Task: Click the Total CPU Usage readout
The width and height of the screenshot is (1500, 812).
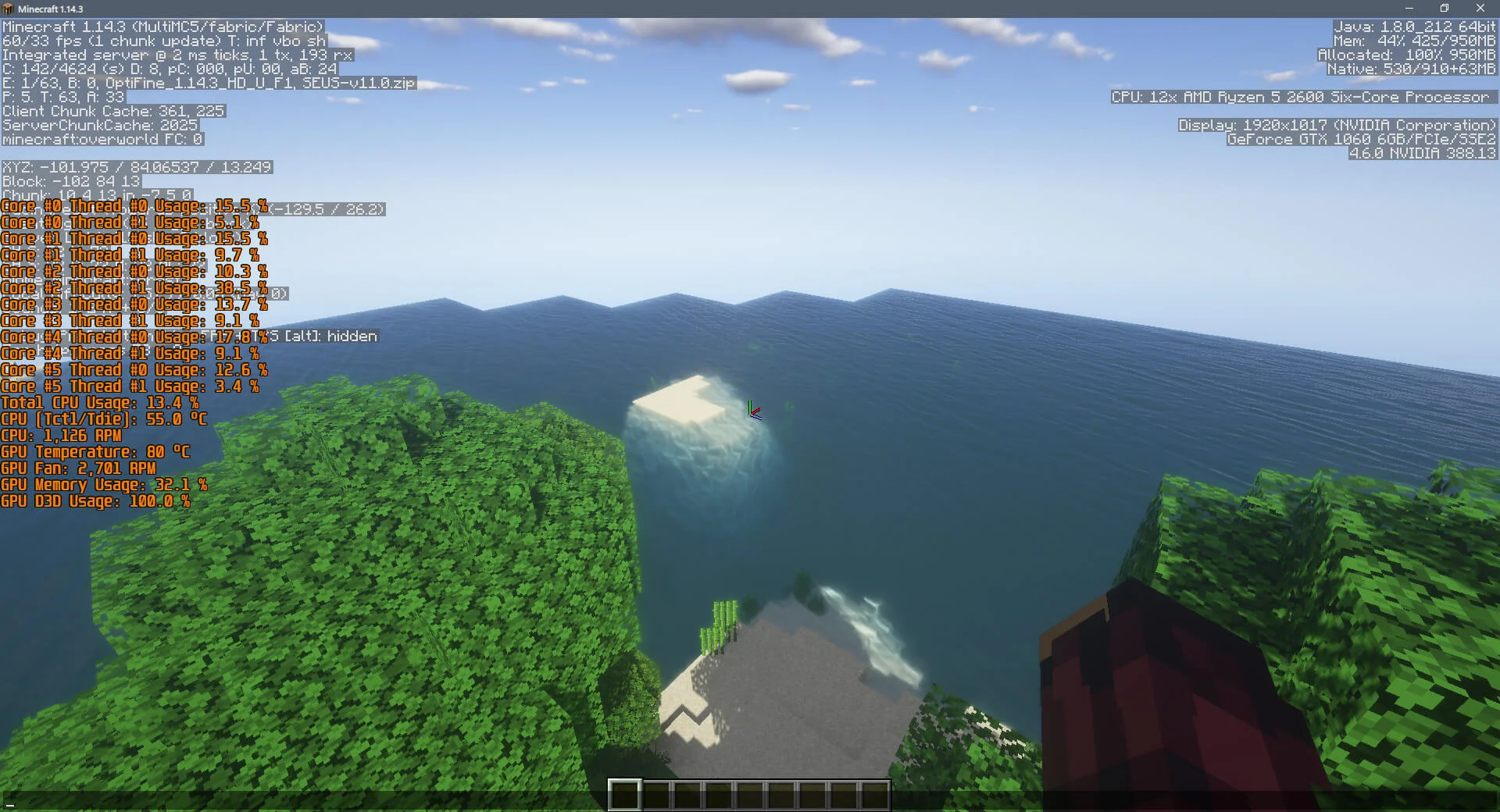Action: (100, 403)
